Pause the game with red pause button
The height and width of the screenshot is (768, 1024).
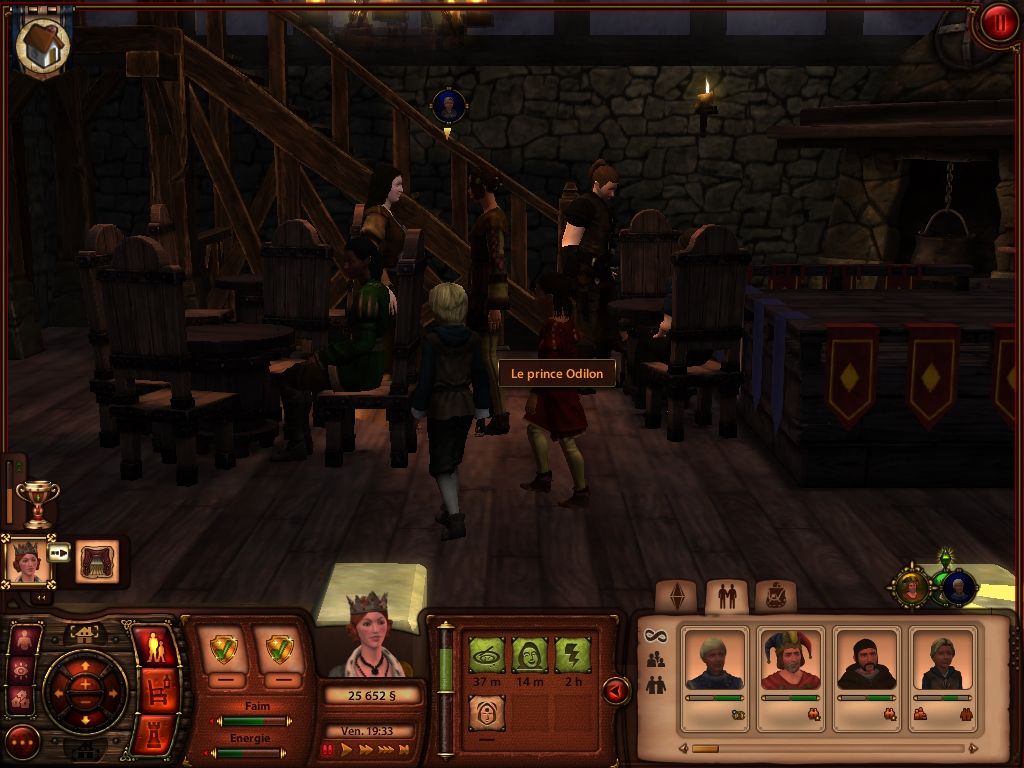(x=328, y=749)
